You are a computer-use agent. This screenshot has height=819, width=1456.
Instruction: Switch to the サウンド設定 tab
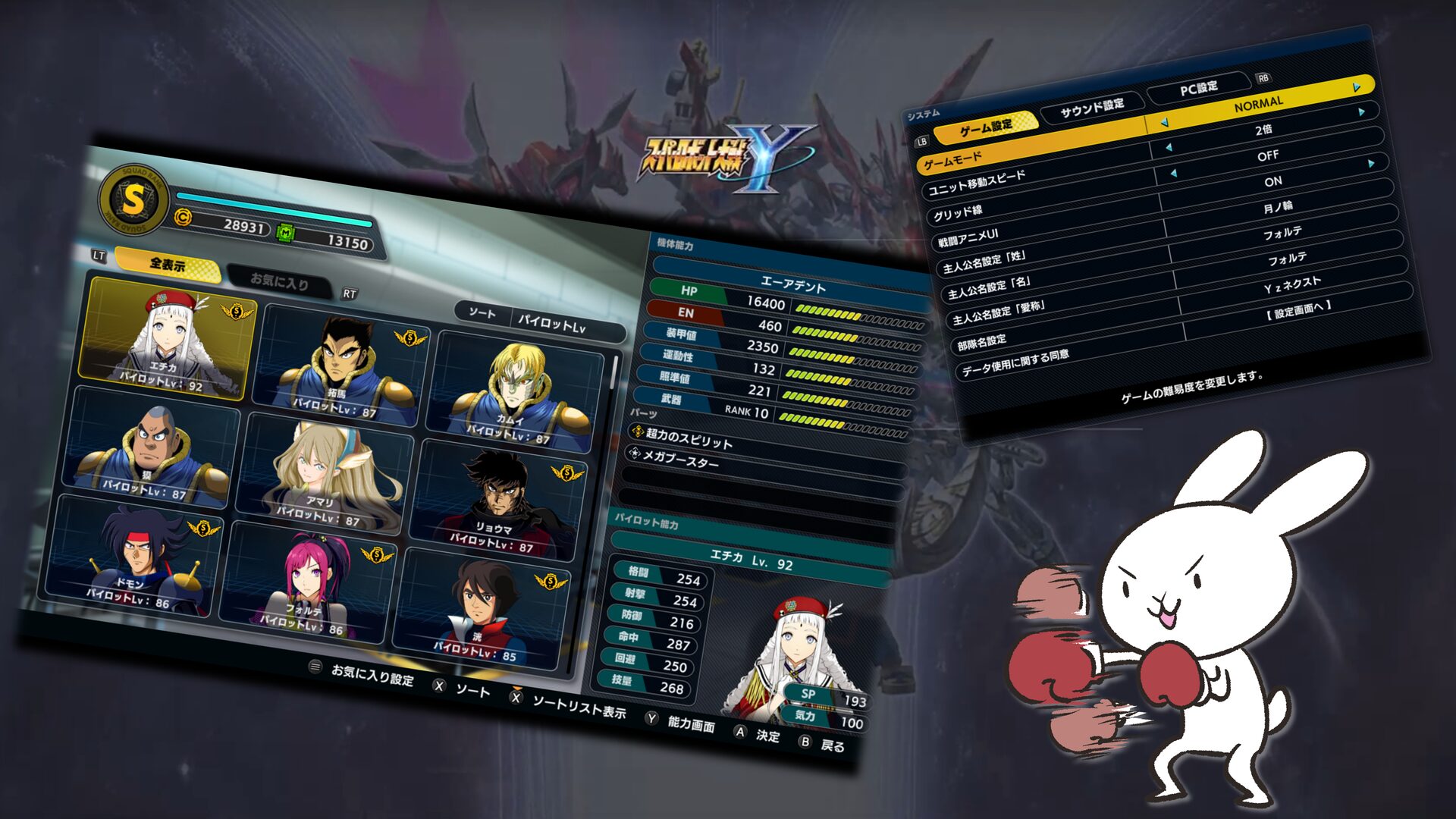click(x=1092, y=108)
